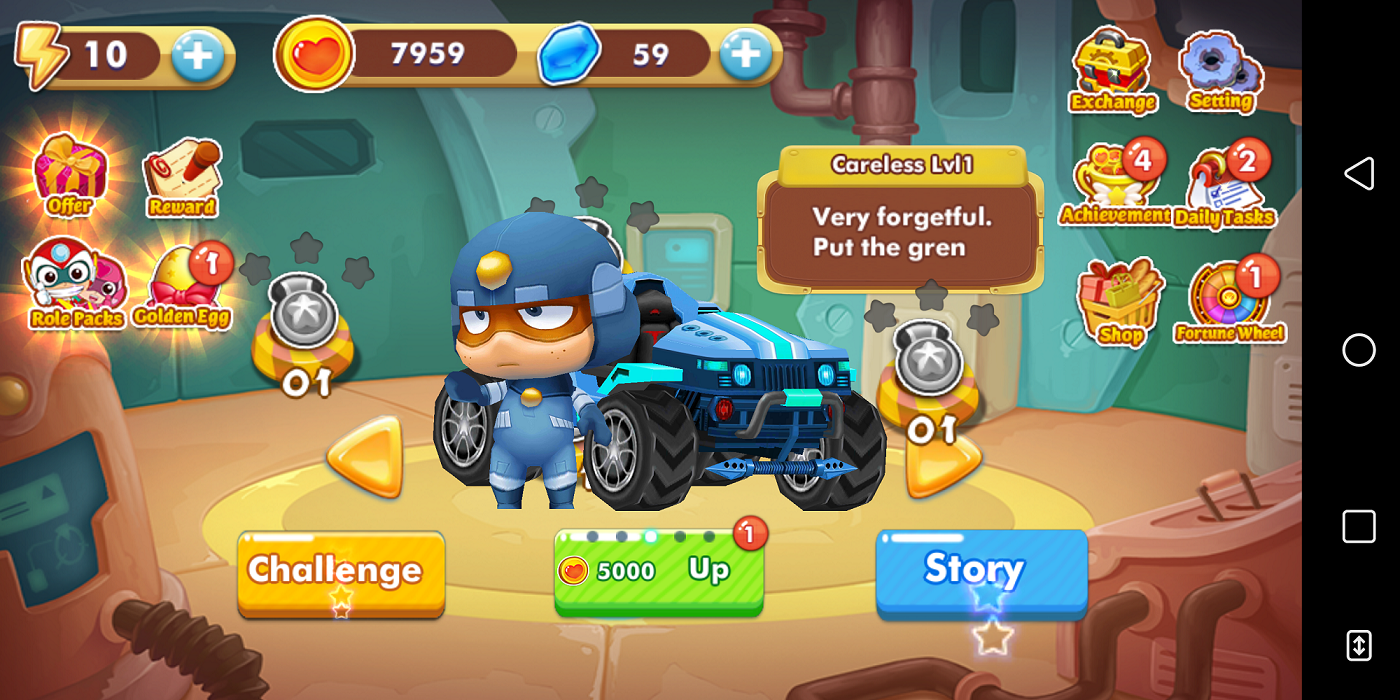This screenshot has width=1400, height=700.
Task: Tap the Android home circle button
Action: [1358, 350]
